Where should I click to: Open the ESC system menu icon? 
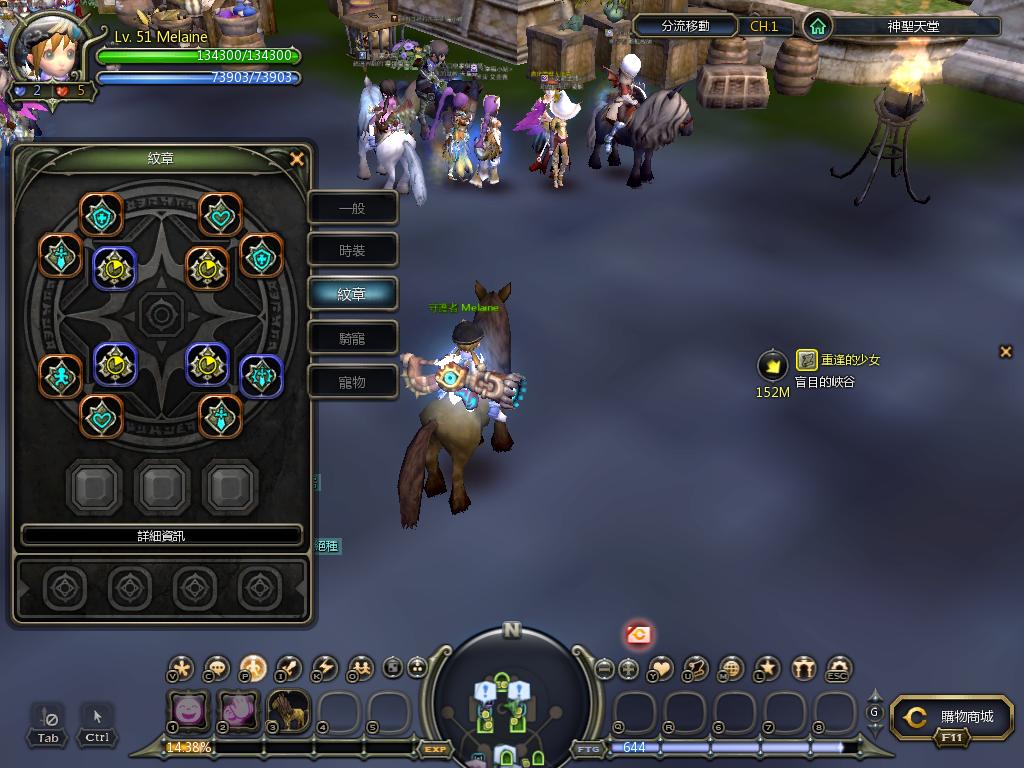(x=839, y=669)
